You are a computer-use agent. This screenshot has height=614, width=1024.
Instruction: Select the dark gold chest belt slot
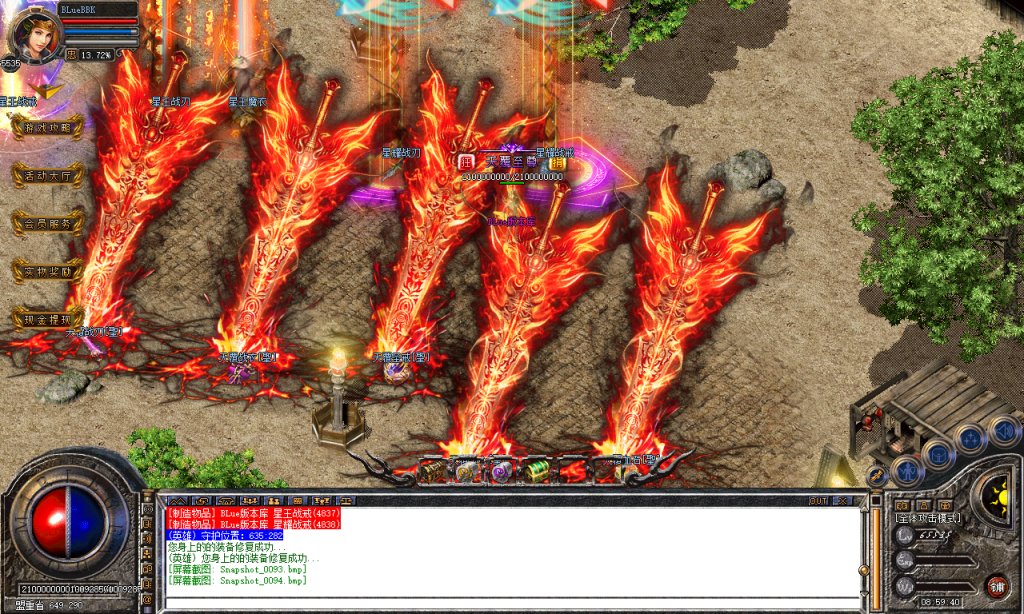(432, 470)
